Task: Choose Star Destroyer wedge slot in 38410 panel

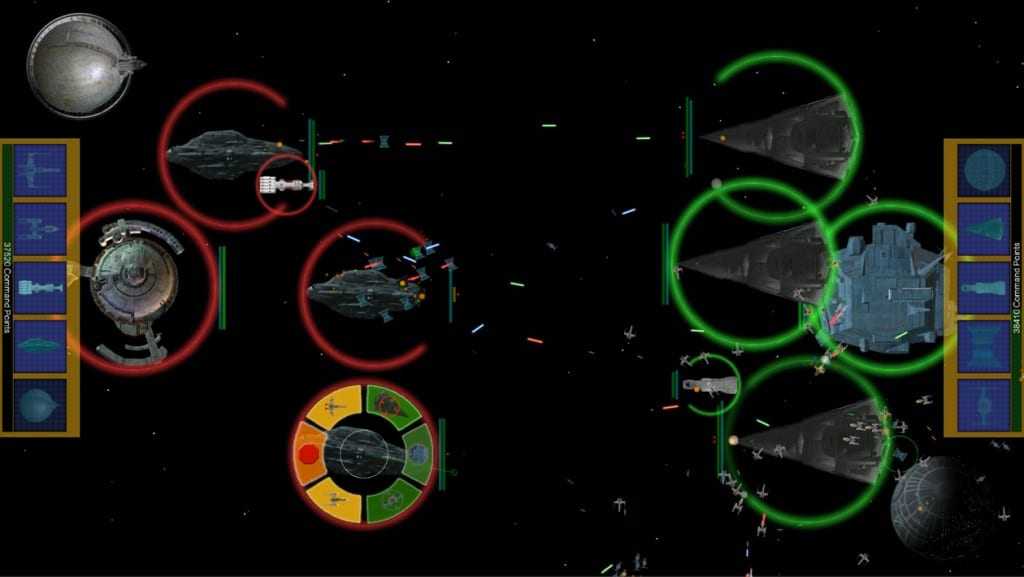Action: [984, 228]
